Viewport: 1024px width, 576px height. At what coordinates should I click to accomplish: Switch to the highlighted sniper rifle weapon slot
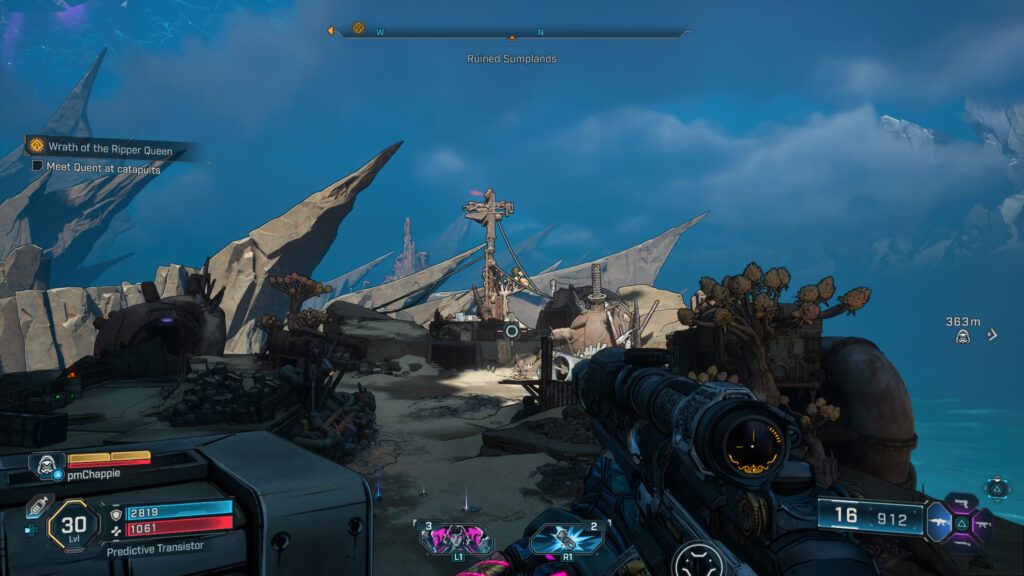(x=940, y=522)
